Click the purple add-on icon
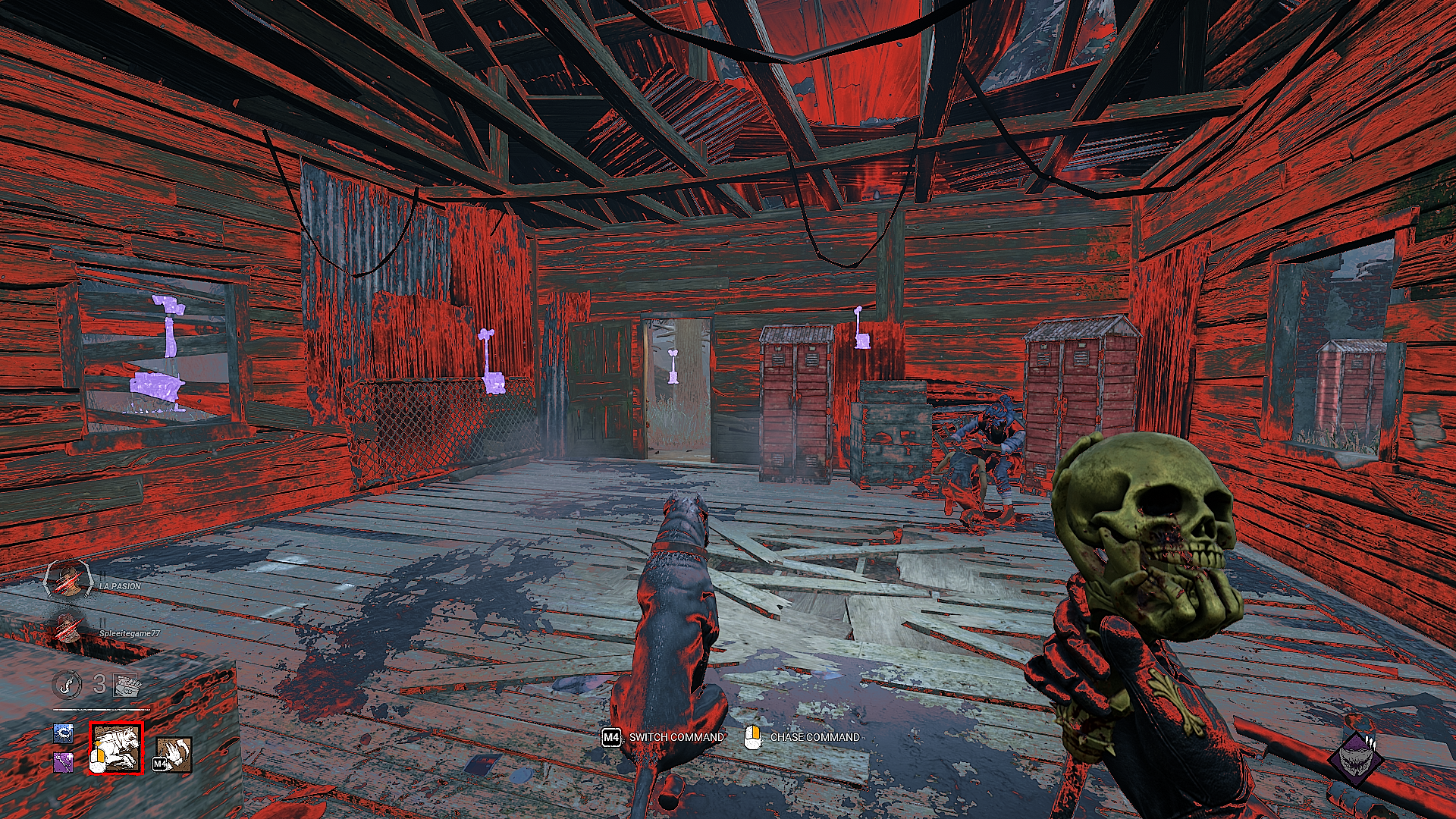 tap(64, 761)
